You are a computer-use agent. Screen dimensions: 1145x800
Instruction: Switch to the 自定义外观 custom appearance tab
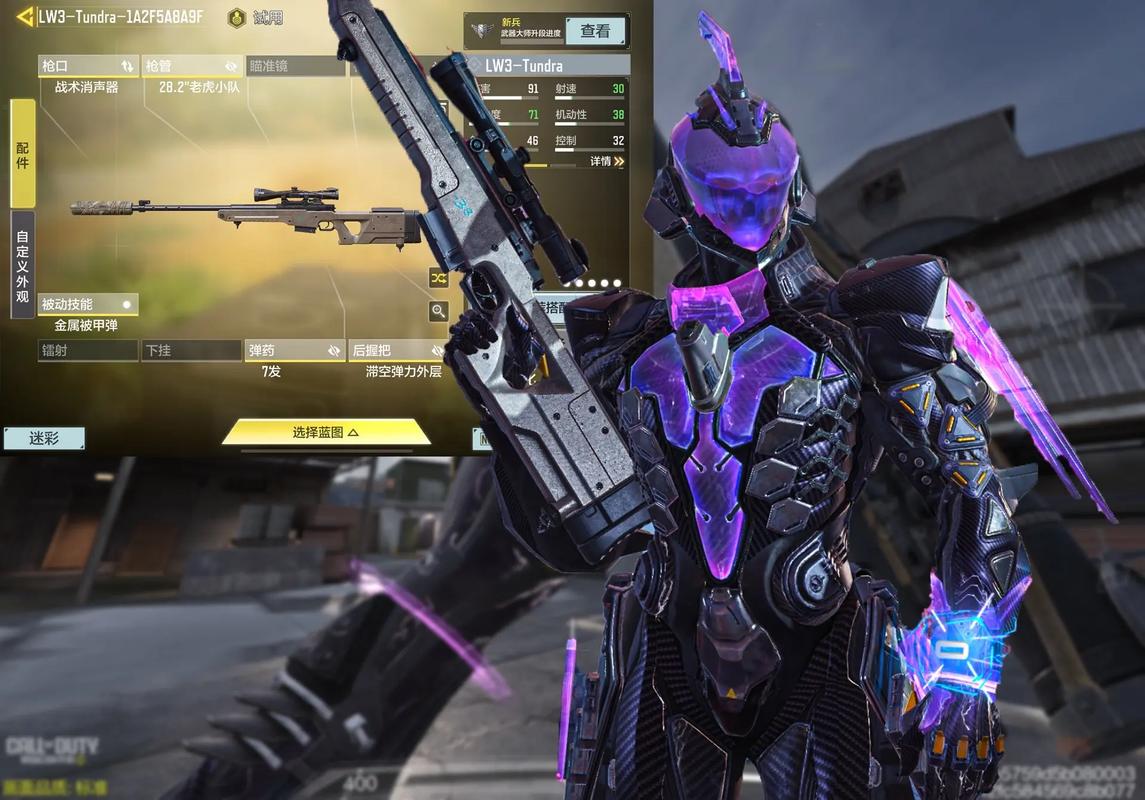(23, 264)
